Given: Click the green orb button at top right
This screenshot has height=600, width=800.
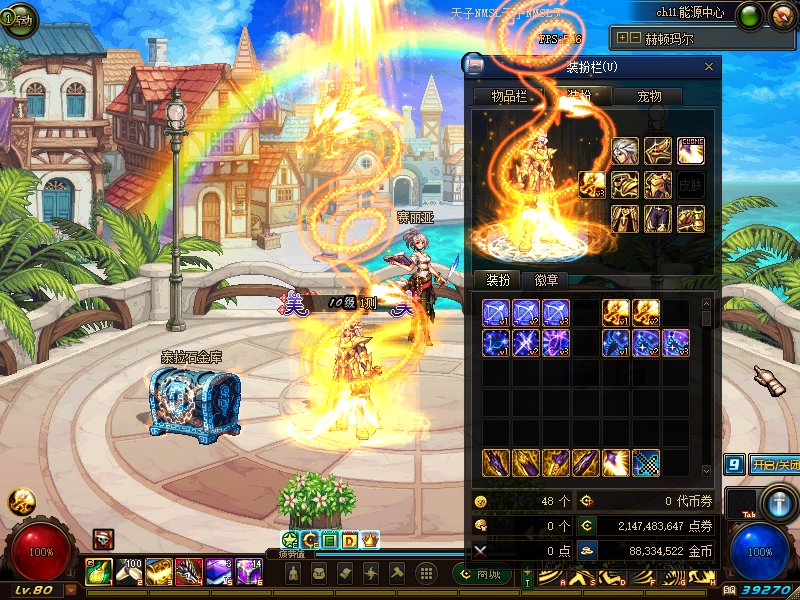Looking at the screenshot, I should [x=748, y=14].
